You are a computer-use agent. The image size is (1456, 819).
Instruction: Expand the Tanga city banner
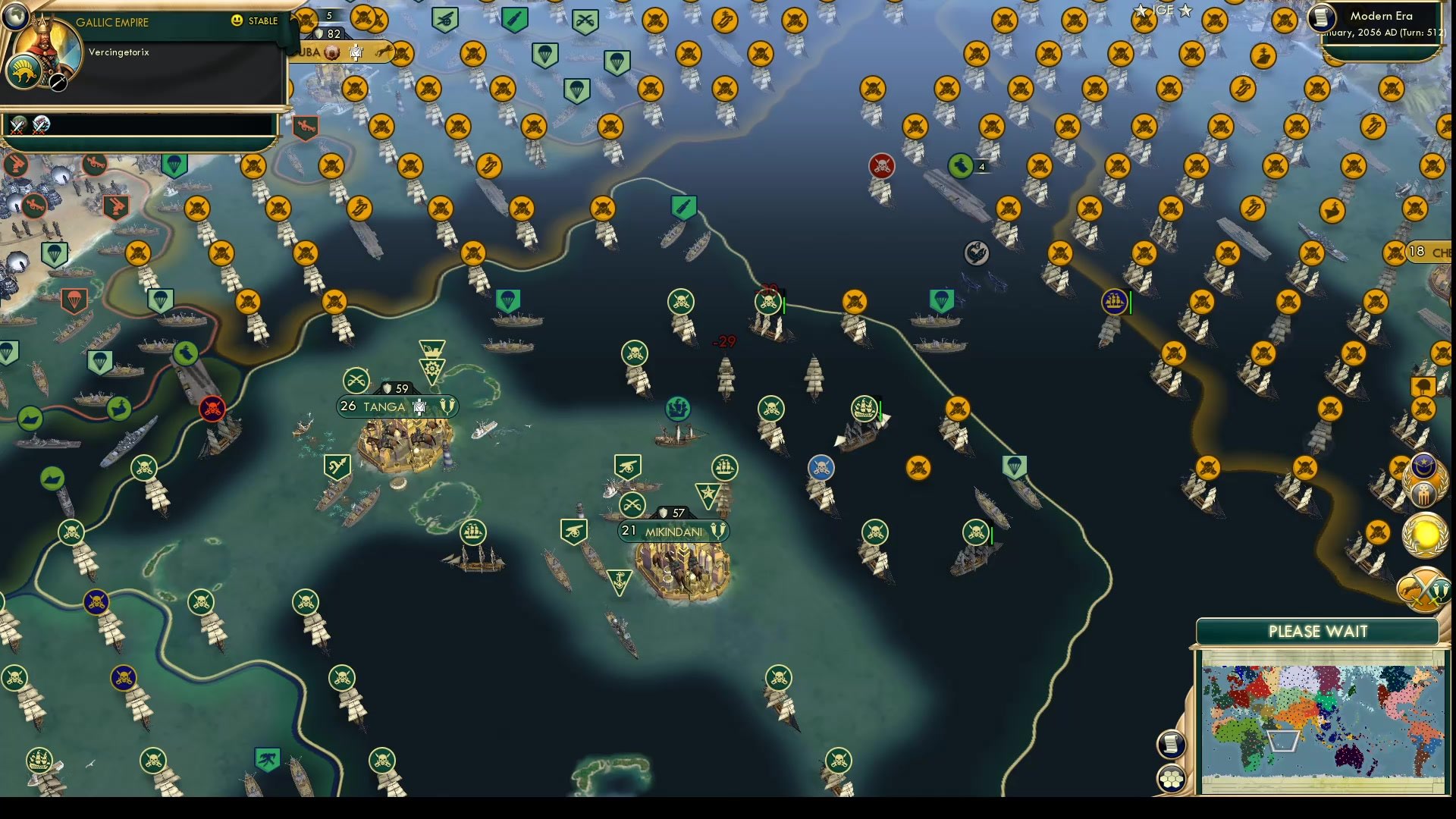[397, 406]
